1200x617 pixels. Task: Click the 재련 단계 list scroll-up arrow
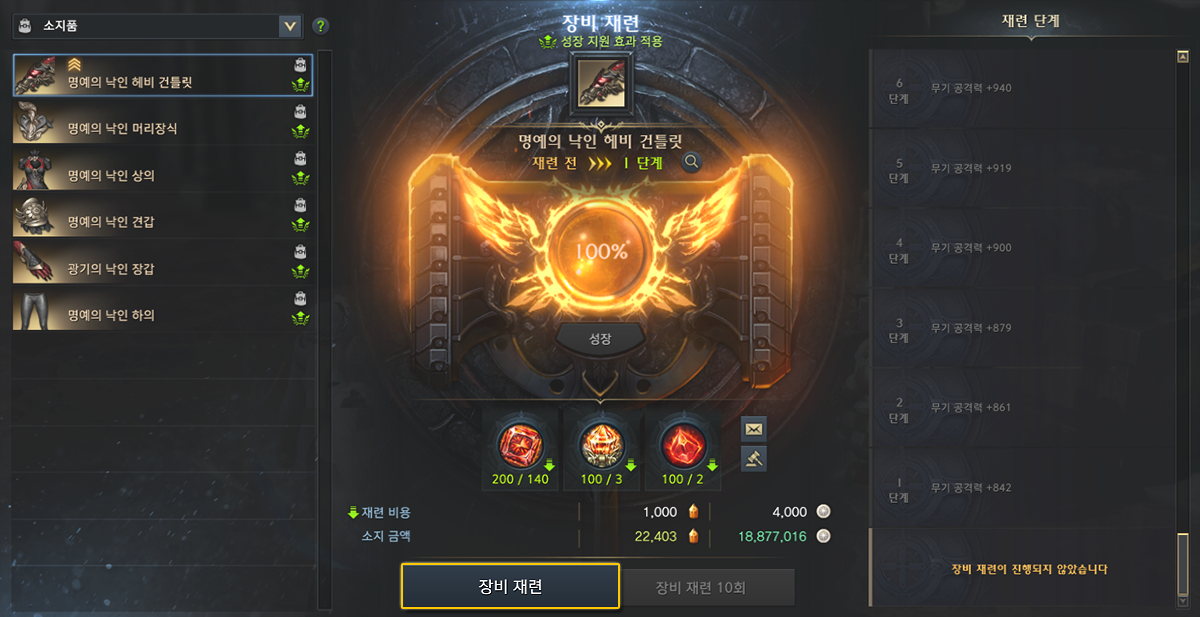point(1183,58)
